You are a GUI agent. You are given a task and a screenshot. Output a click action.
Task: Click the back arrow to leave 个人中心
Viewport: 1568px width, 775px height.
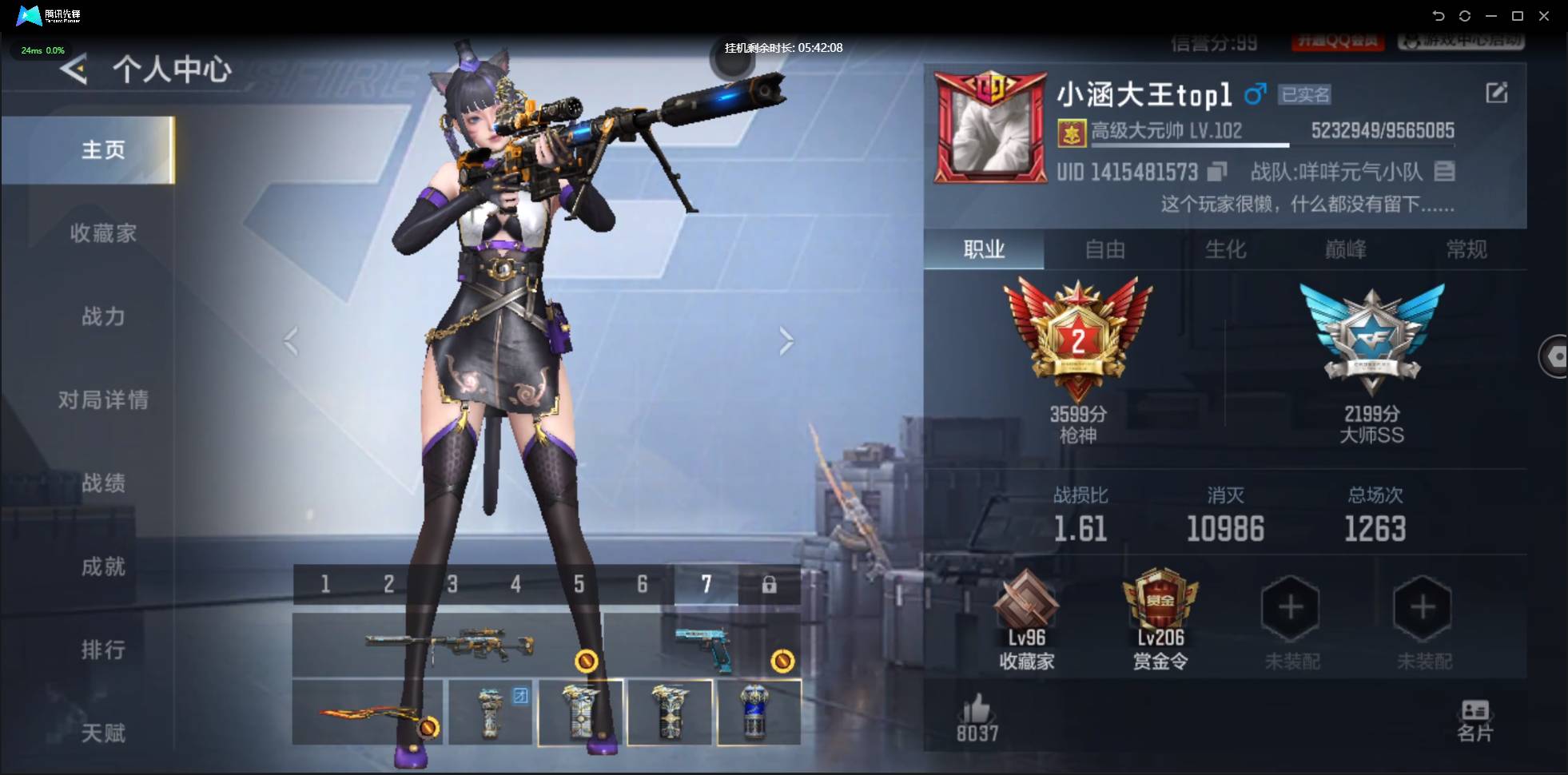[73, 70]
